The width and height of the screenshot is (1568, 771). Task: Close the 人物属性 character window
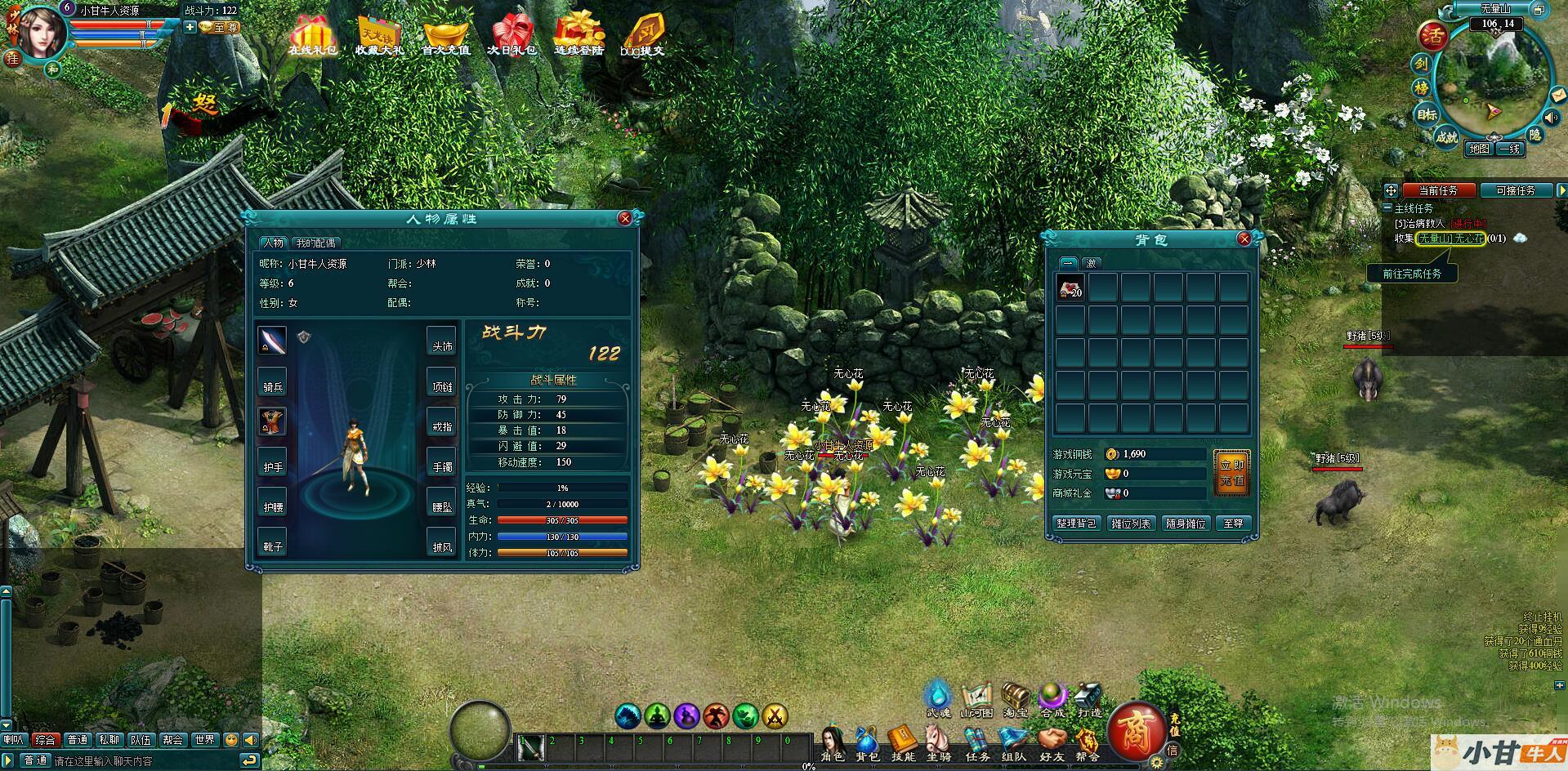(x=625, y=219)
